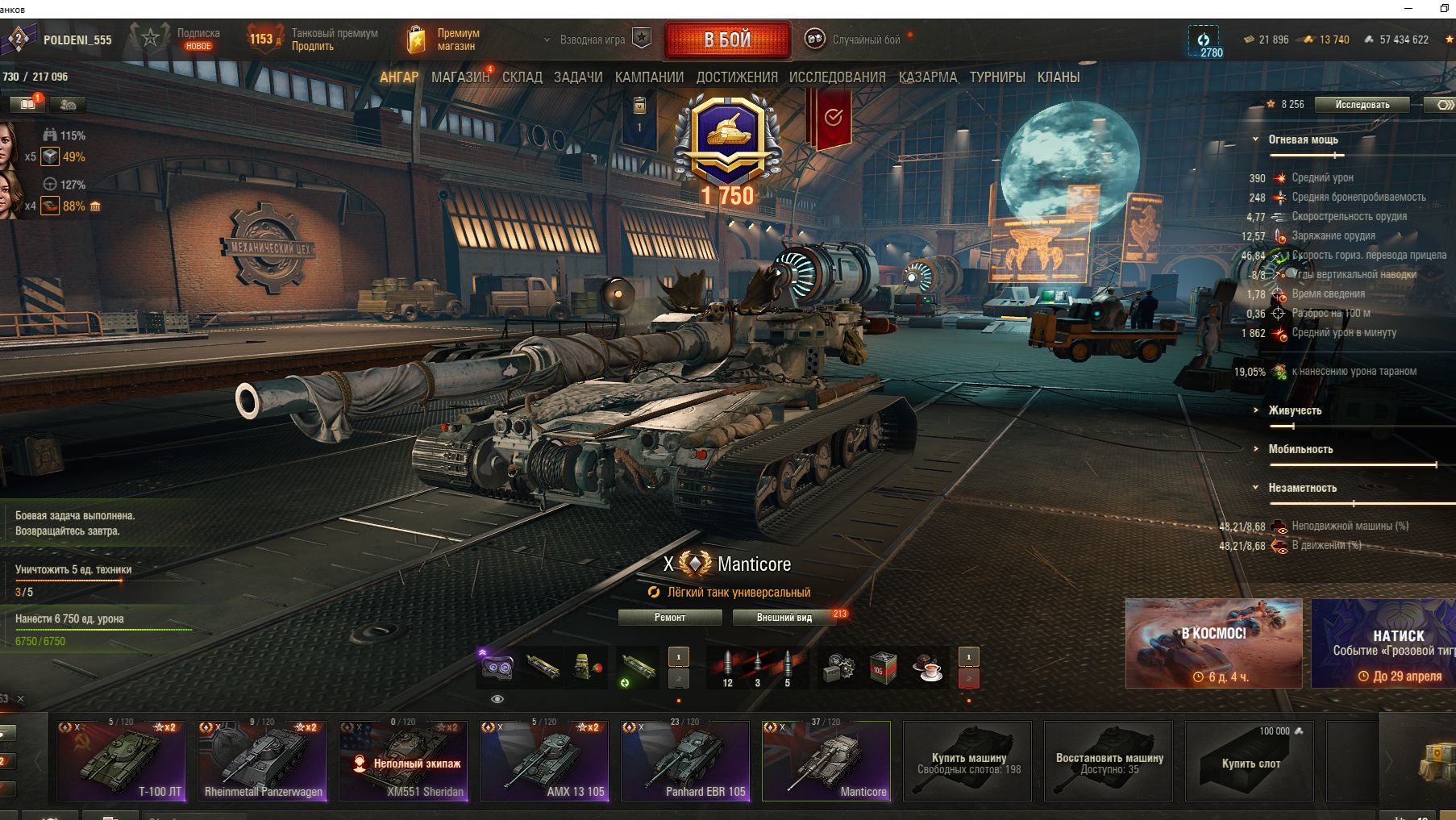The height and width of the screenshot is (820, 1456).
Task: Open the ИССЛЕДОВАНИЯ tab
Action: coord(837,77)
